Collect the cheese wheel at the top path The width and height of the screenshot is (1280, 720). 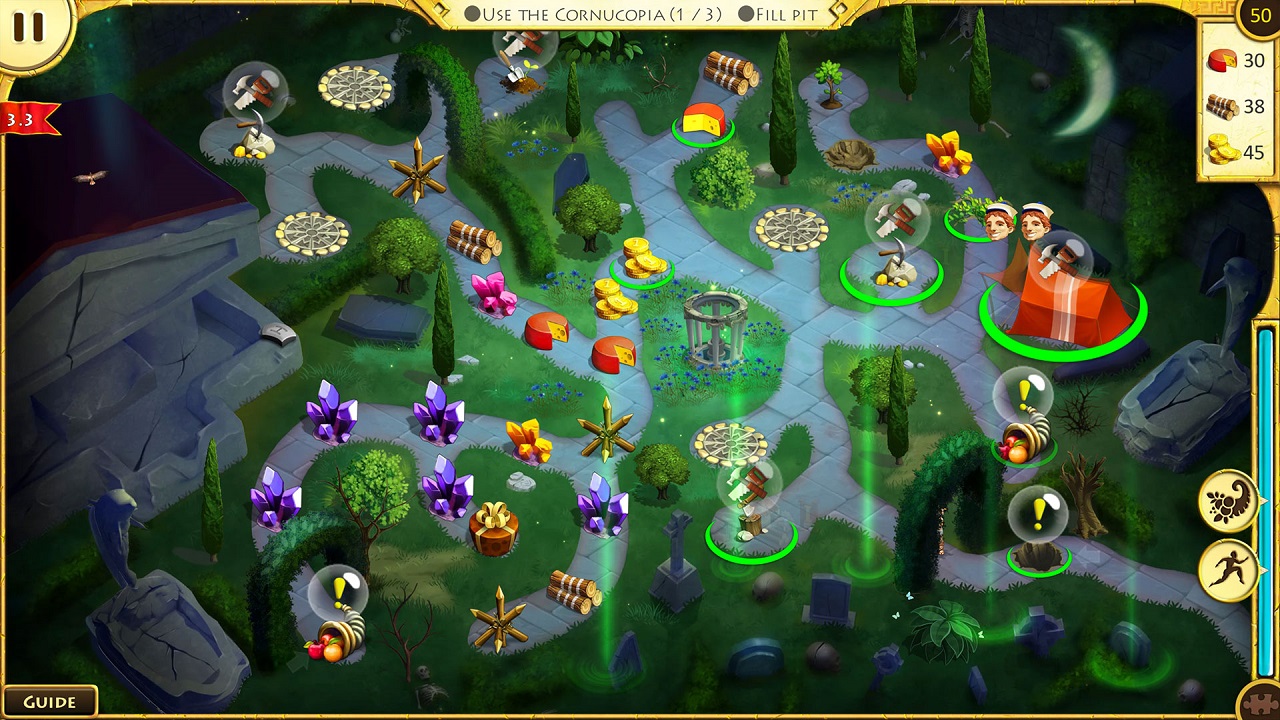pos(706,118)
